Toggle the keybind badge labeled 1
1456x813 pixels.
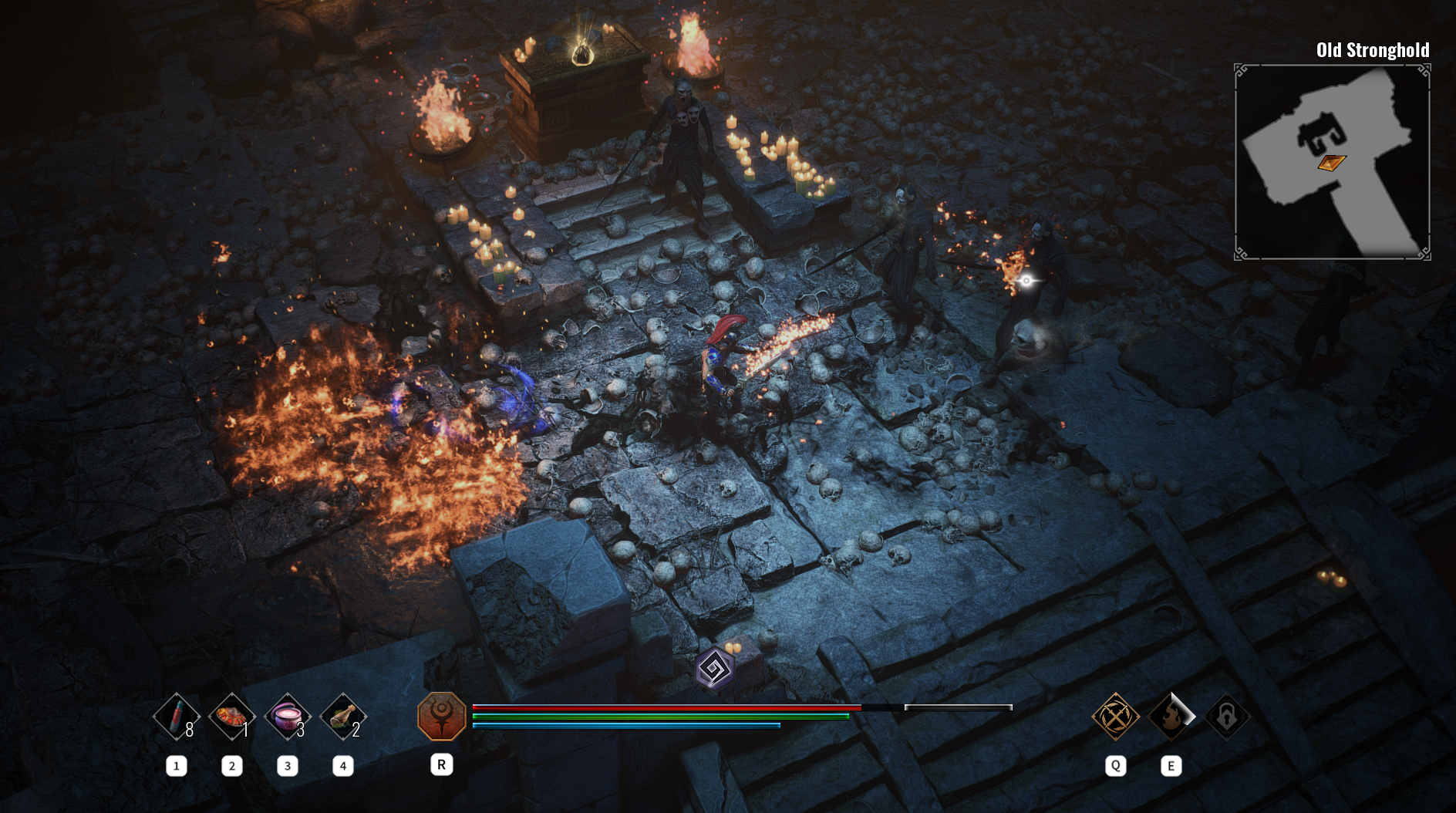(x=177, y=766)
